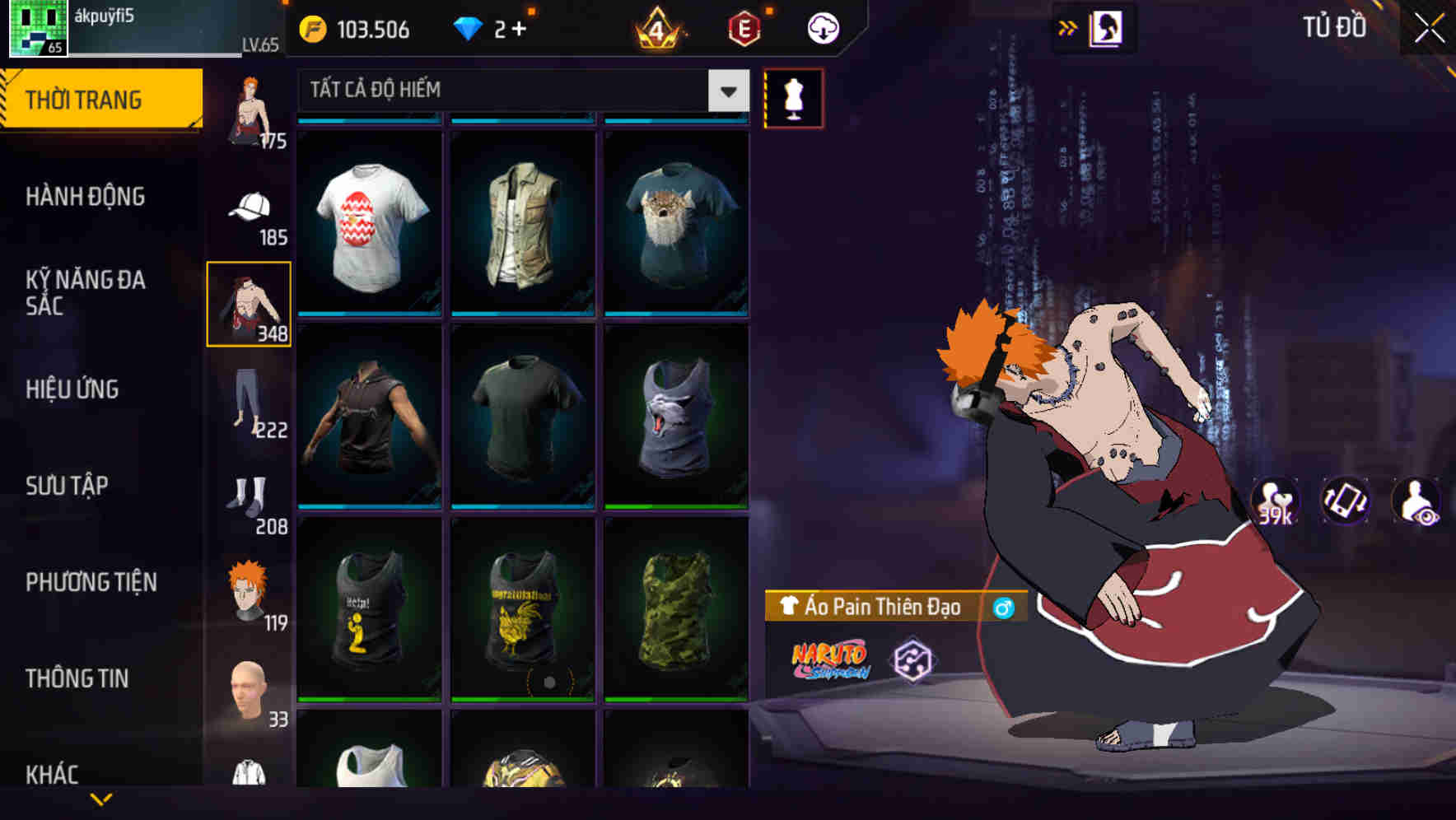
Task: Open the character preview eye icon
Action: [x=1415, y=502]
